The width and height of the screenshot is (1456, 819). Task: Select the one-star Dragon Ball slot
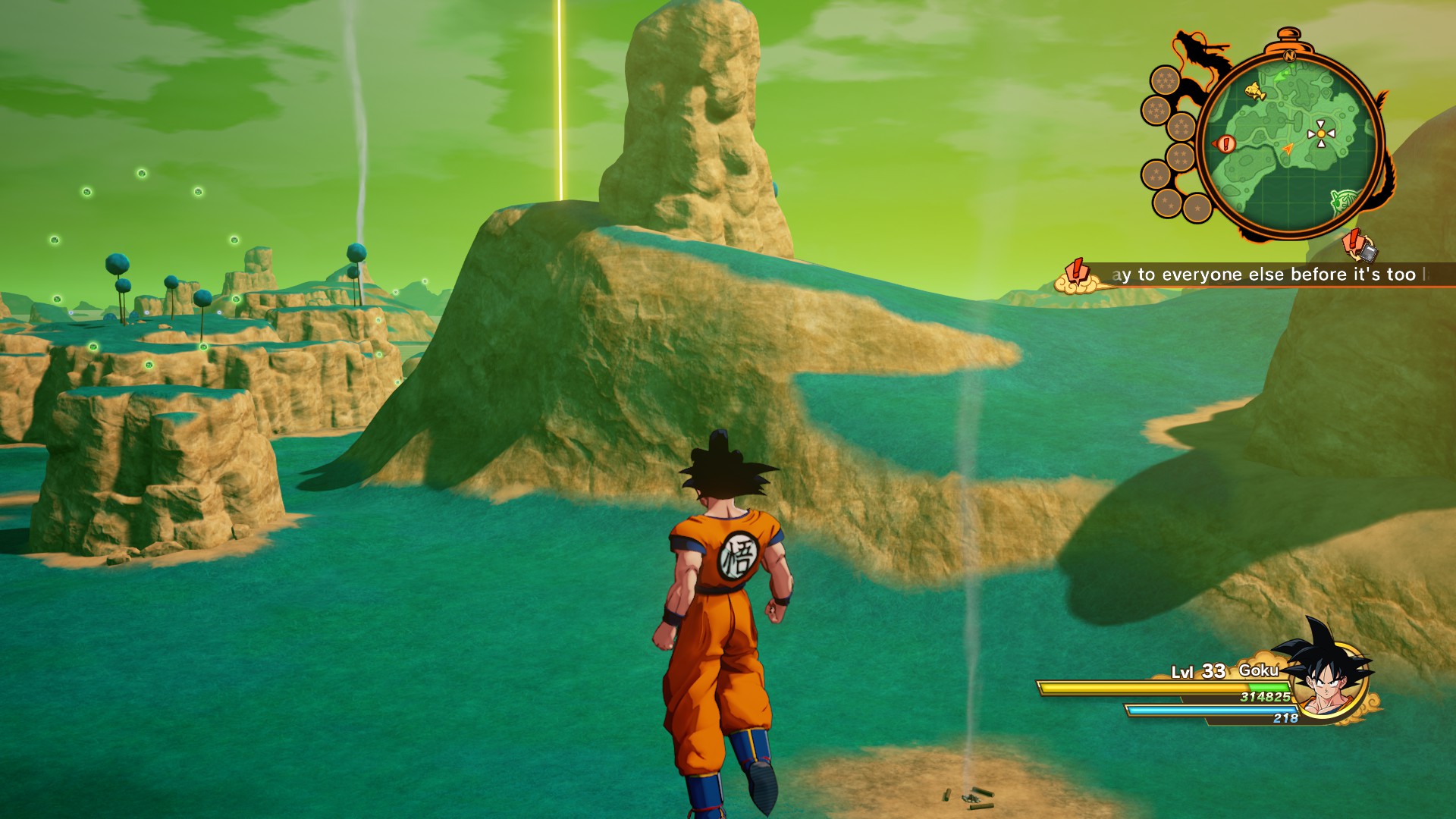(x=1197, y=208)
